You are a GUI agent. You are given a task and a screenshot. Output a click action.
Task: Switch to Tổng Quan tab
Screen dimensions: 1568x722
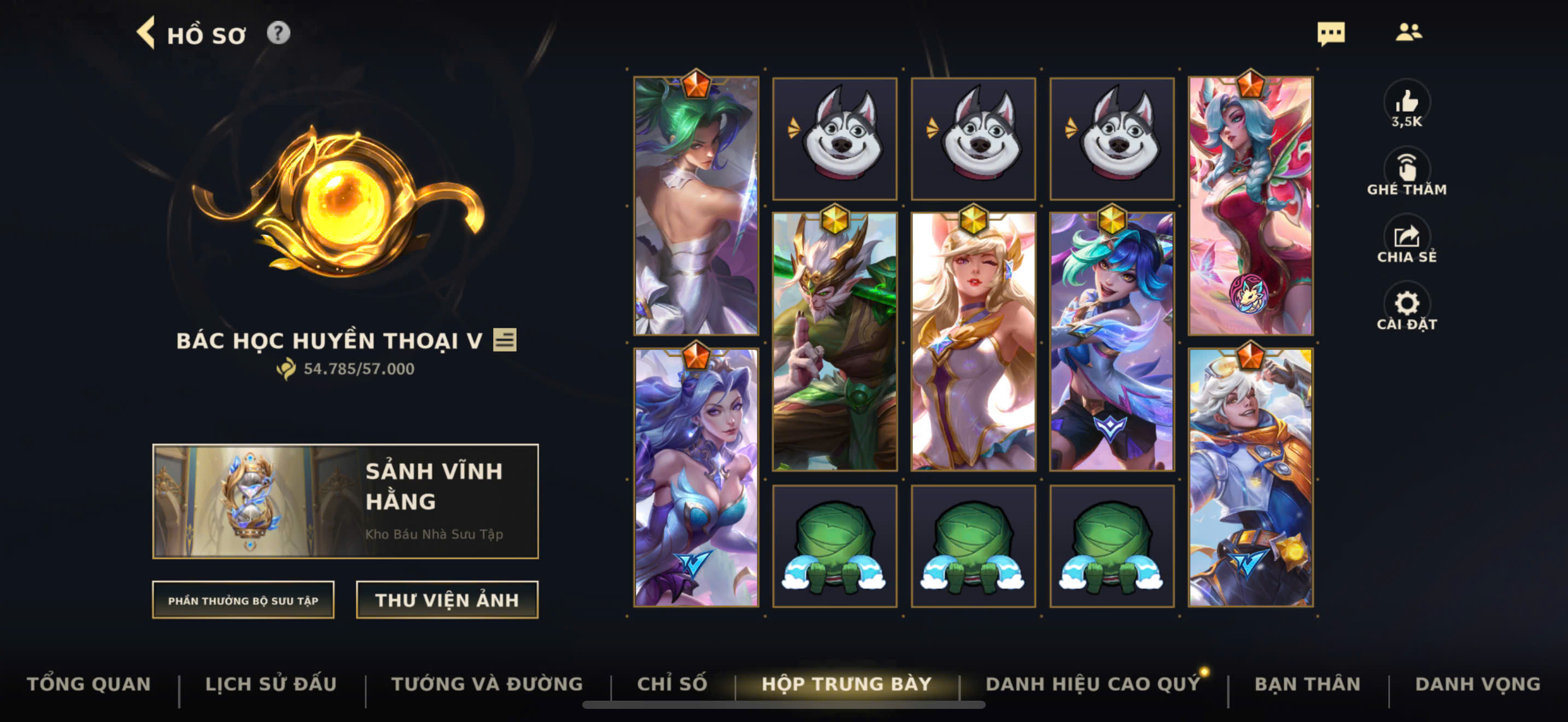click(89, 684)
